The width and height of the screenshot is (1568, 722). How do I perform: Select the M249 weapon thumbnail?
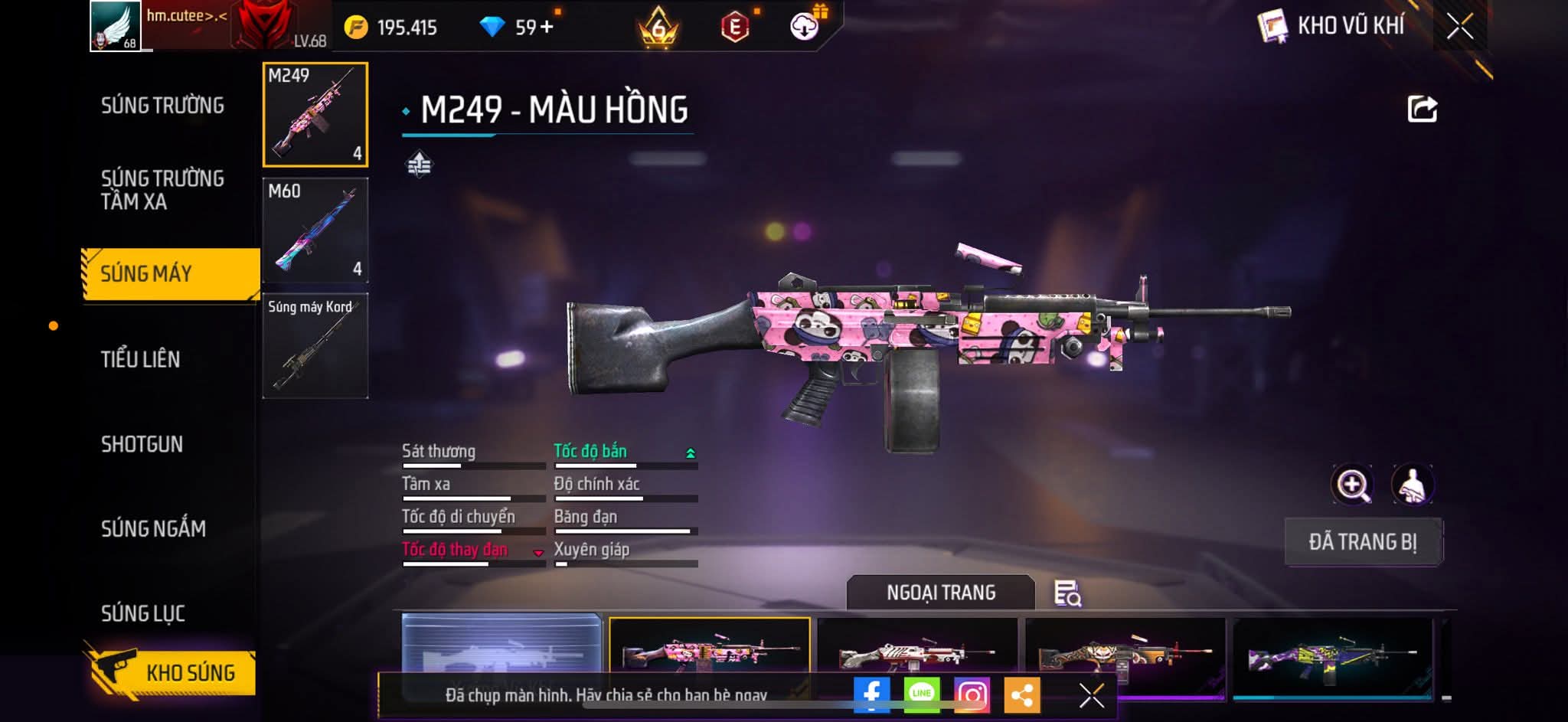[x=315, y=115]
